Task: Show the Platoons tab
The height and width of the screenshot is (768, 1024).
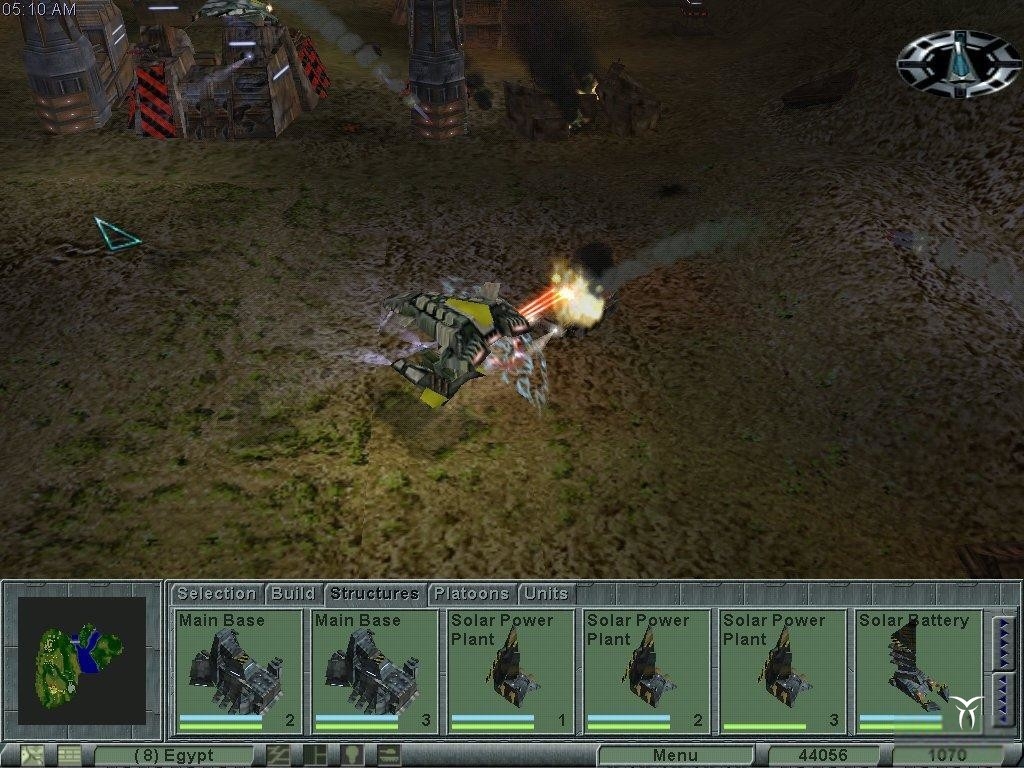Action: coord(470,593)
